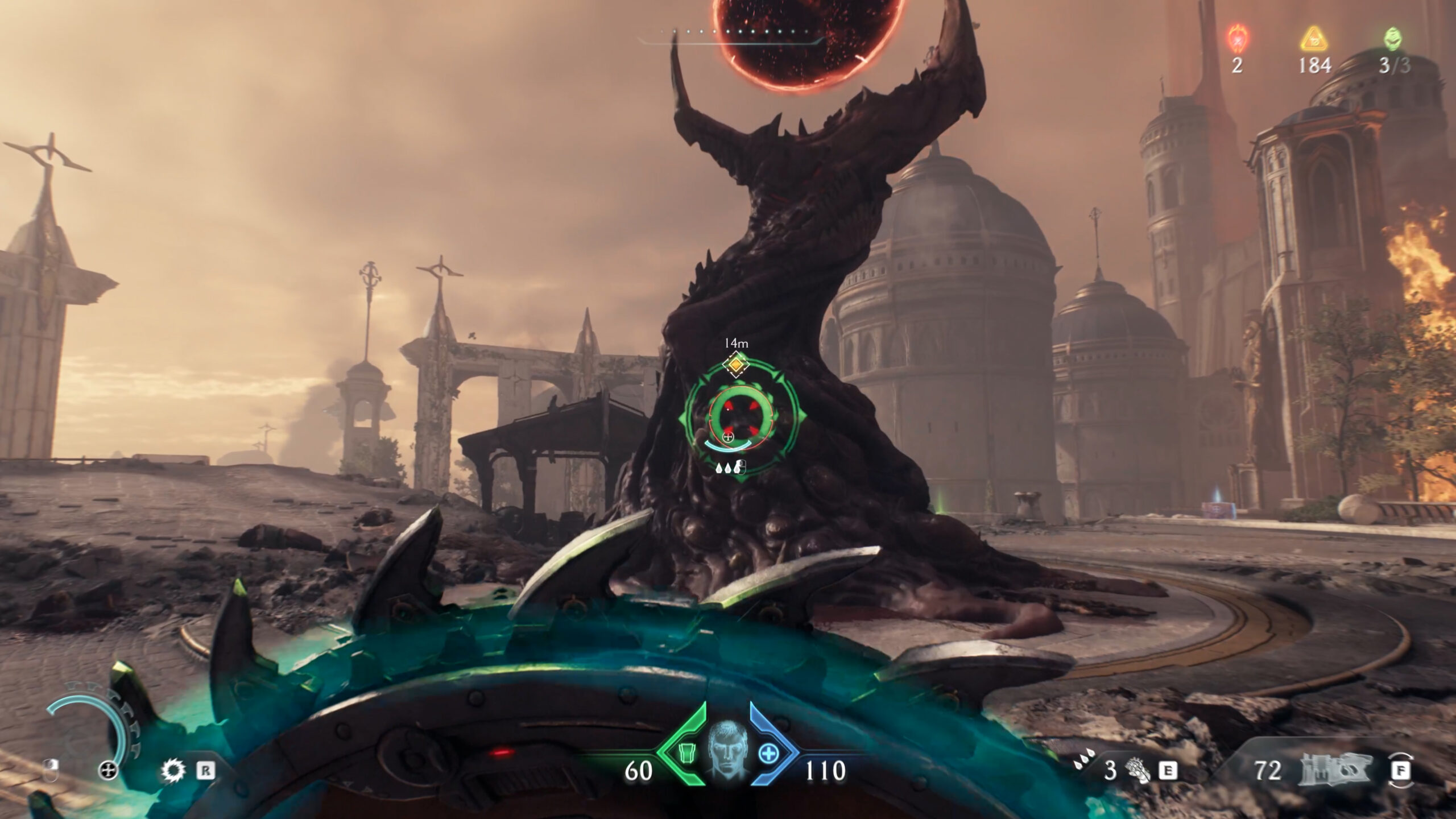The image size is (1456, 819).
Task: Select the gold triangle currency icon
Action: pos(1313,38)
